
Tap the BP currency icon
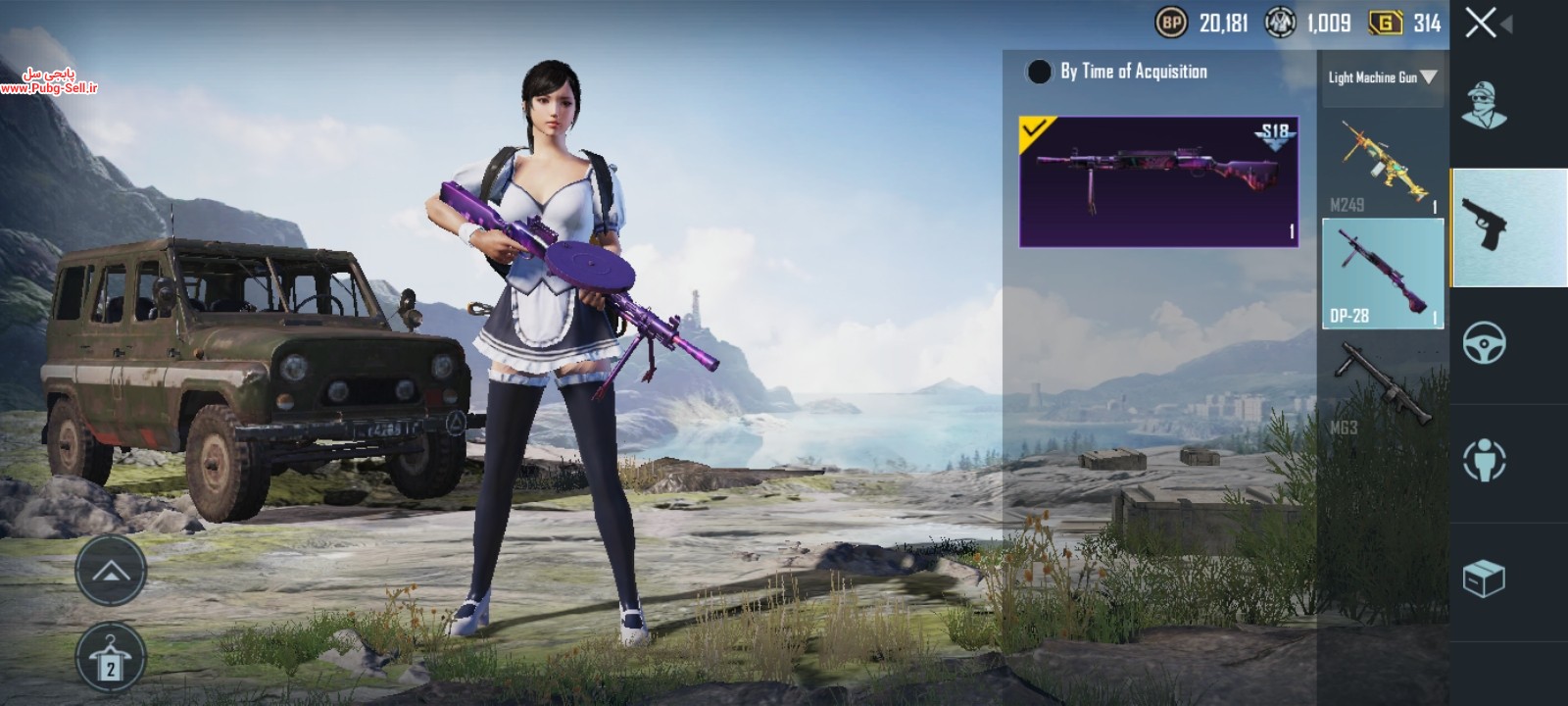(1171, 22)
